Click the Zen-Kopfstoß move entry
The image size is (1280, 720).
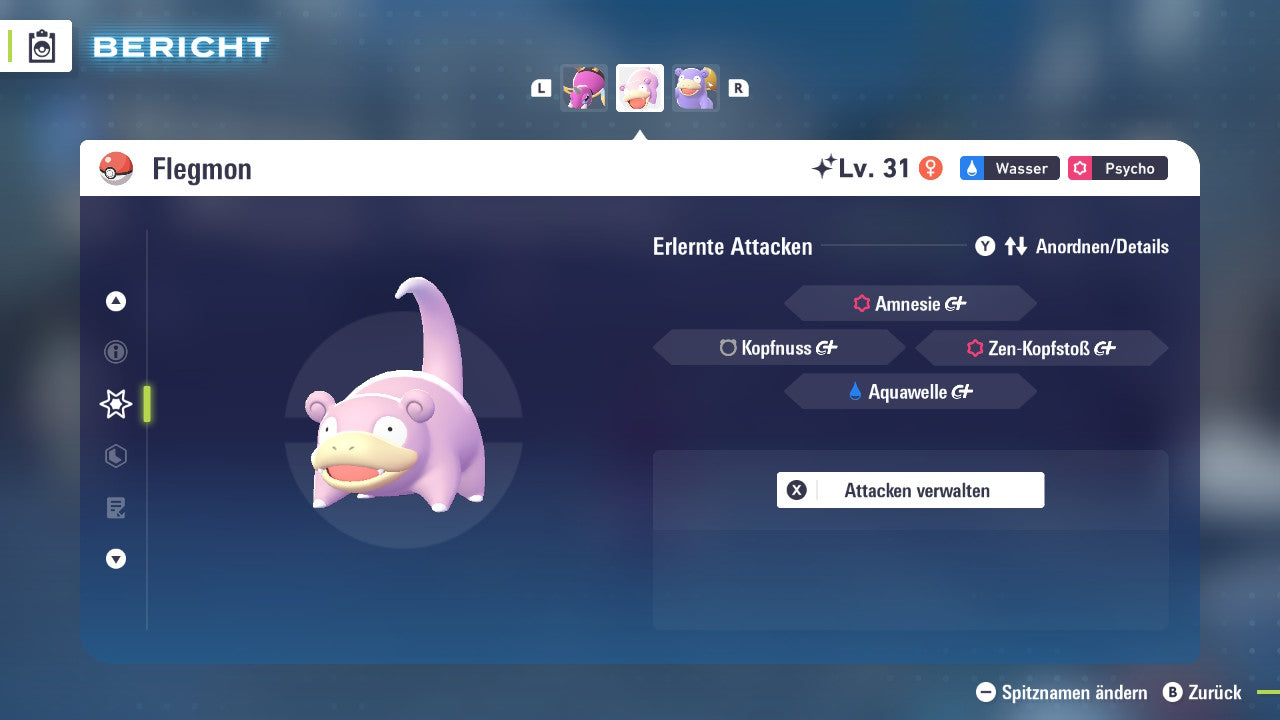(1040, 347)
